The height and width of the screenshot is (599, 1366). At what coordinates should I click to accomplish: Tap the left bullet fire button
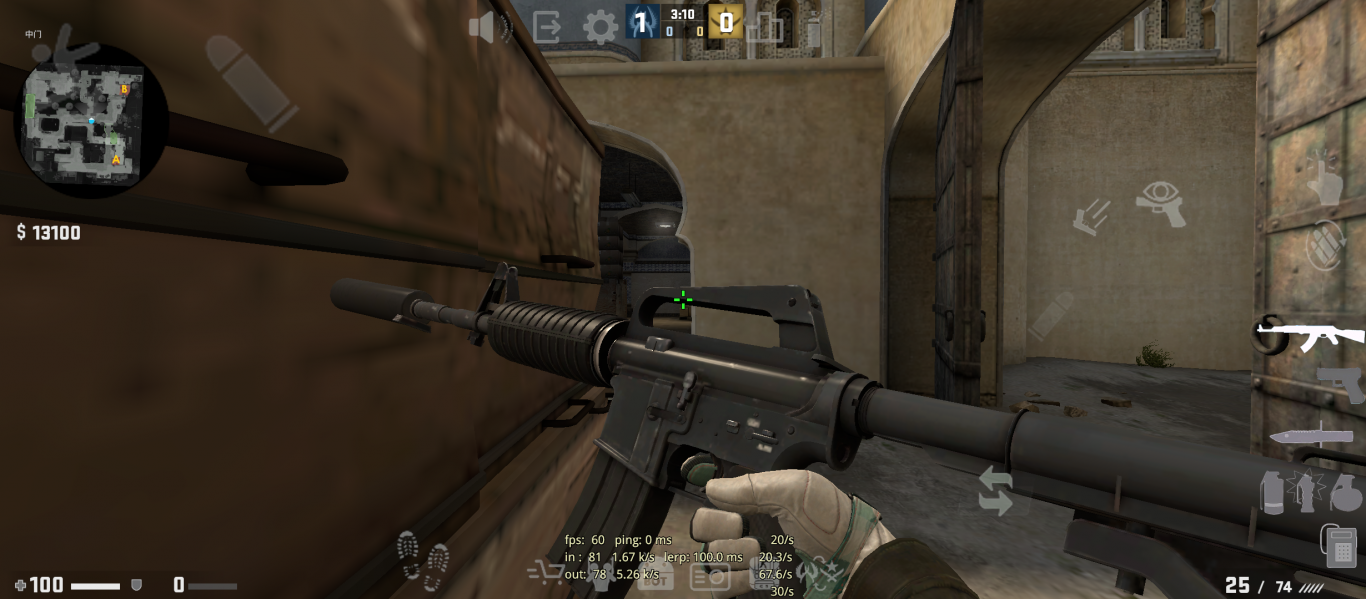251,83
